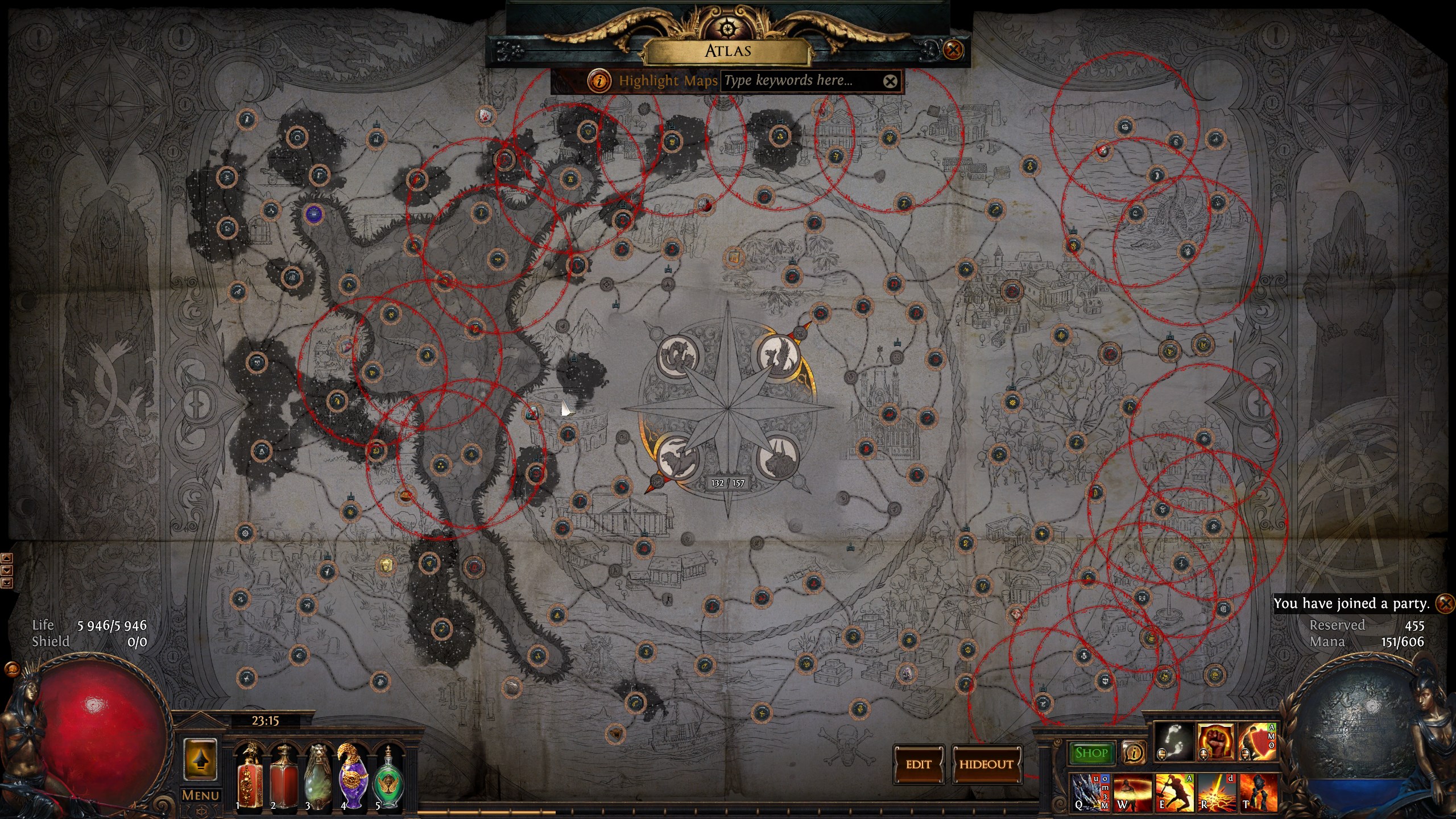
Task: Activate the fire ring W skill
Action: click(1132, 792)
